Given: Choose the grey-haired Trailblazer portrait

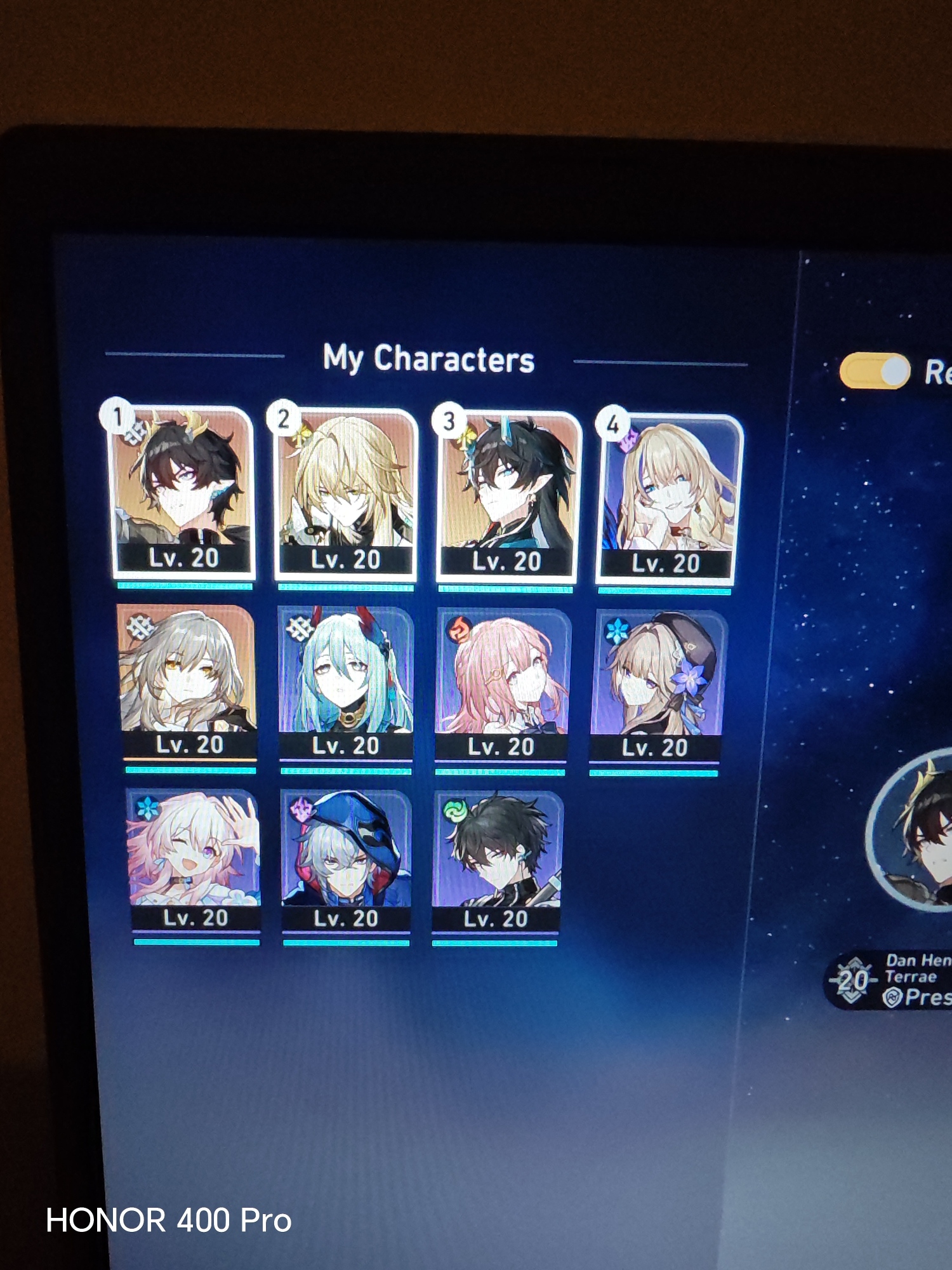Looking at the screenshot, I should [x=188, y=681].
